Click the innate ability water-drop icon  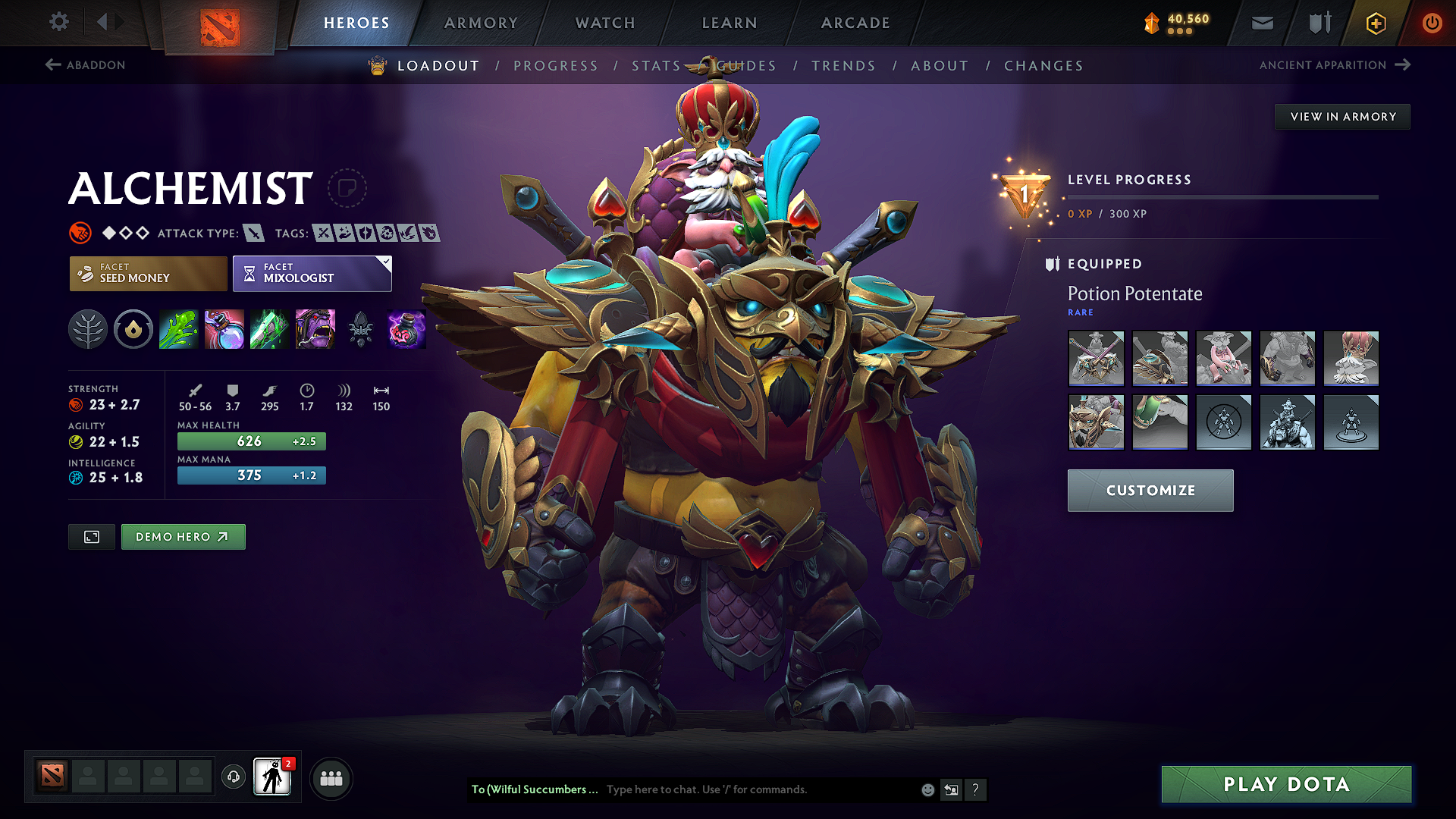[x=133, y=329]
